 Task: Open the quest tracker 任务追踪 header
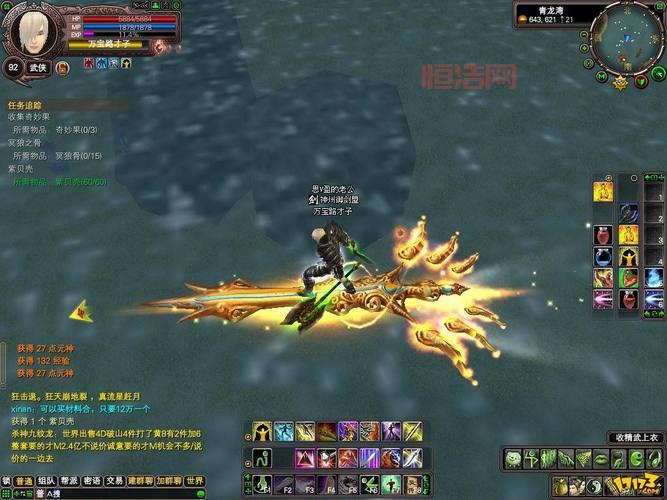[27, 103]
